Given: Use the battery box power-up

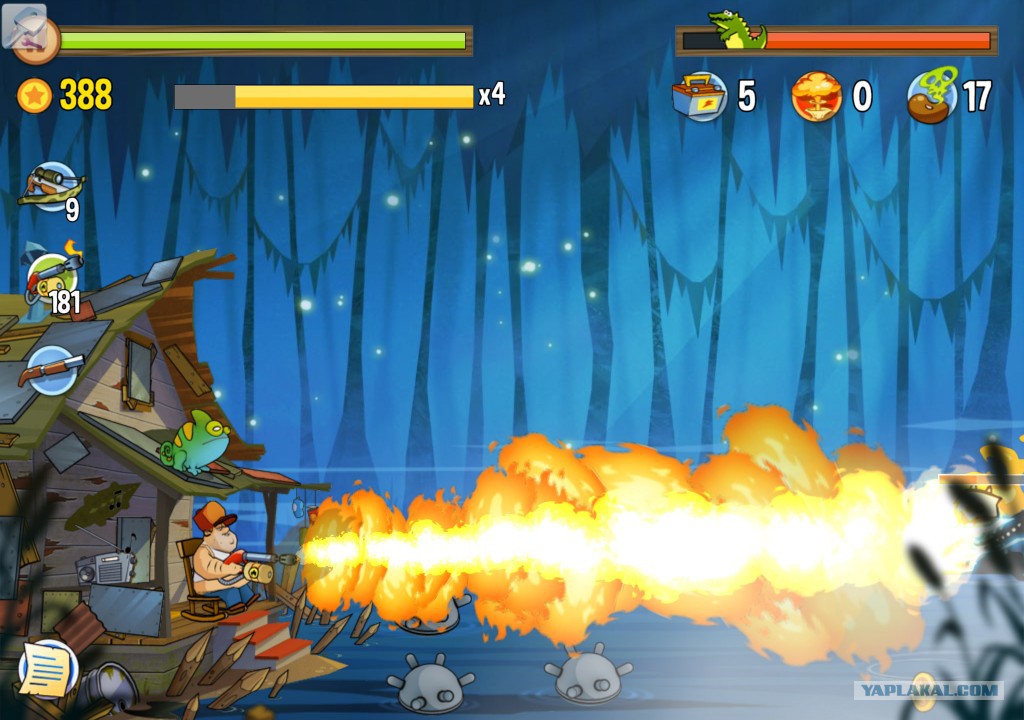Looking at the screenshot, I should 699,96.
